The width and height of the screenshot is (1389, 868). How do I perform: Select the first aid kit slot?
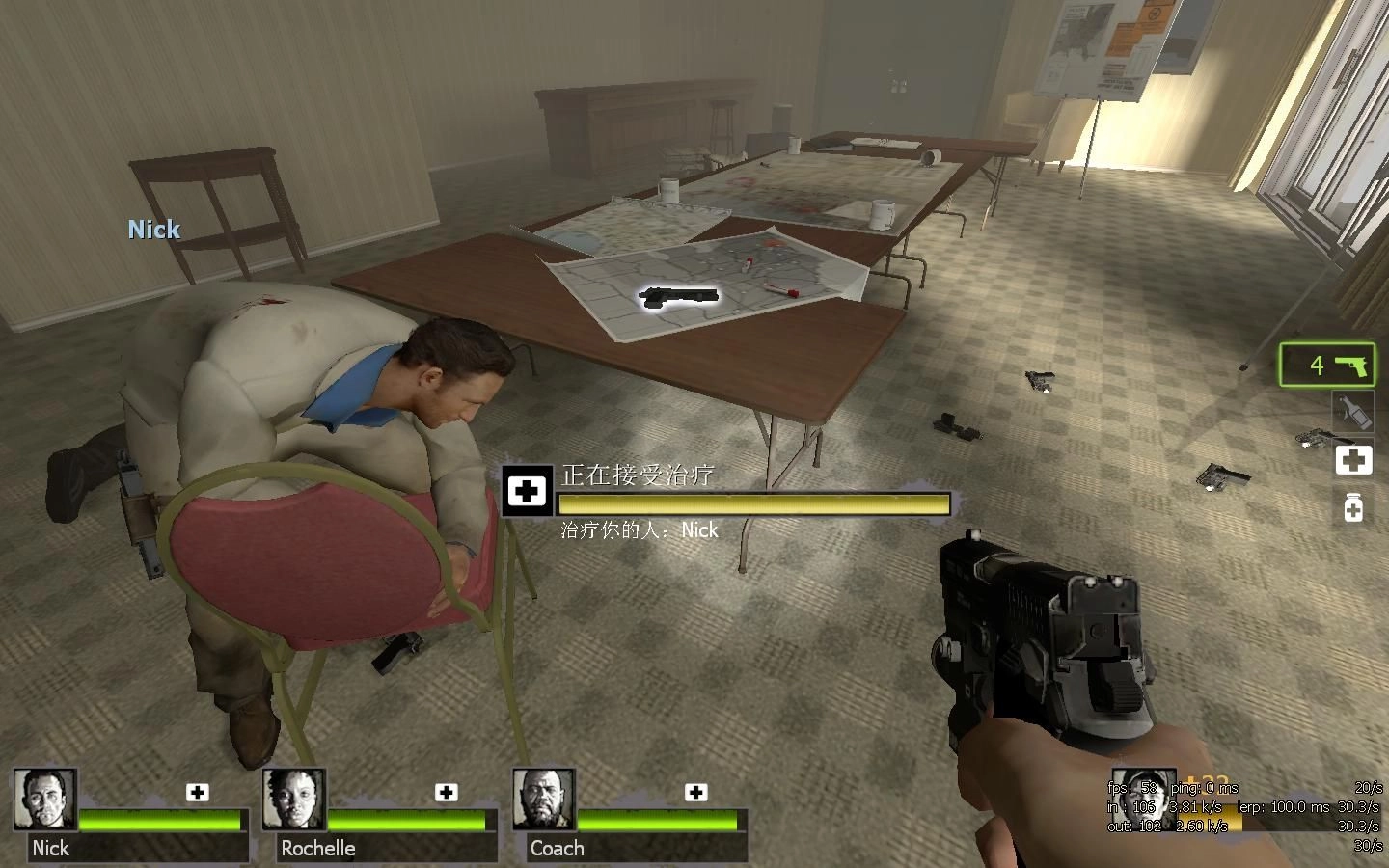coord(1353,460)
